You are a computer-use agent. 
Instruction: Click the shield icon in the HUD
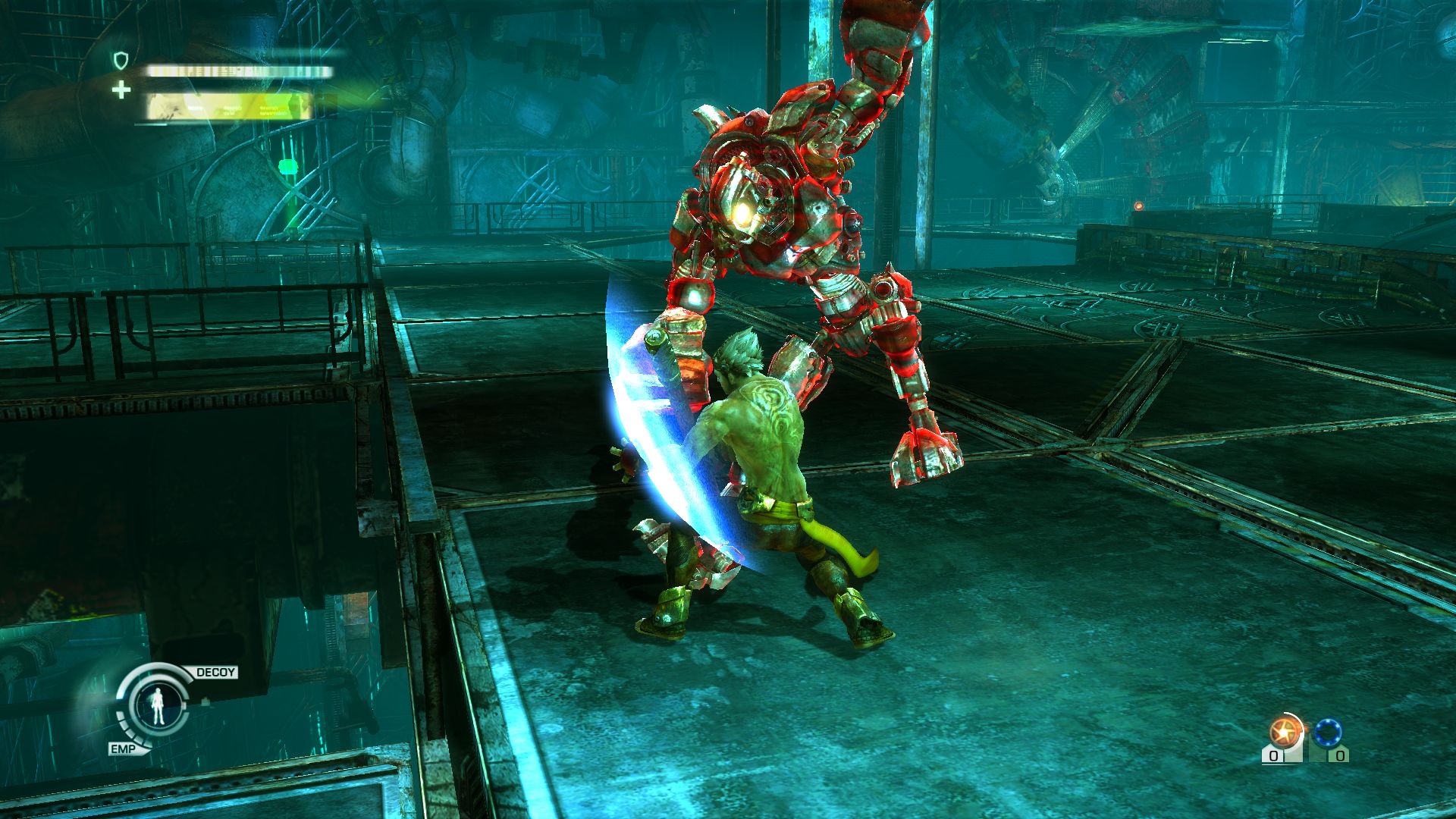pos(121,60)
